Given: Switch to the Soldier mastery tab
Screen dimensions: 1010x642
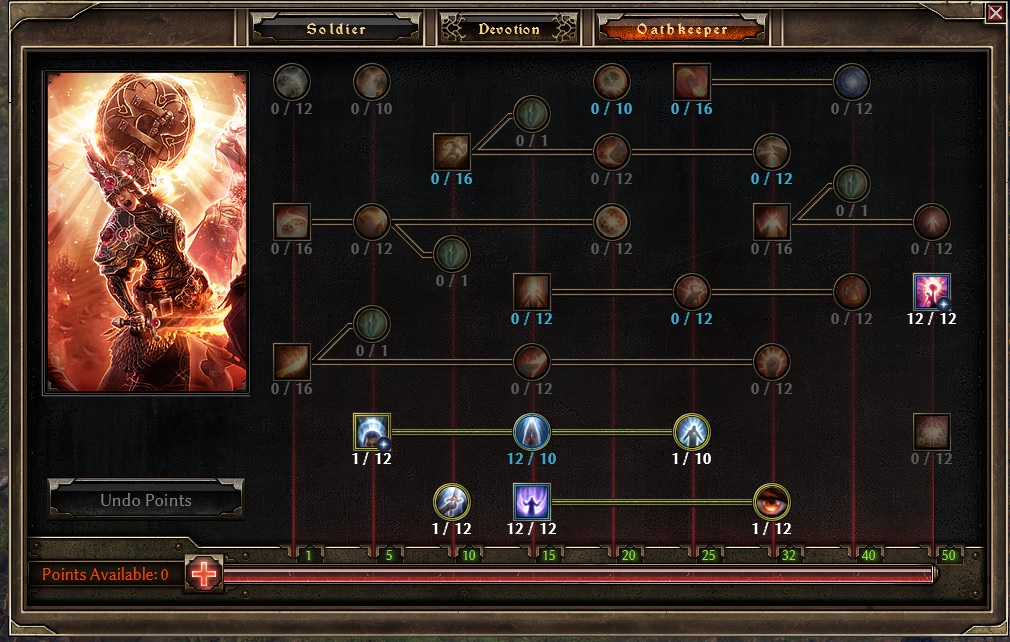Looking at the screenshot, I should click(x=336, y=29).
